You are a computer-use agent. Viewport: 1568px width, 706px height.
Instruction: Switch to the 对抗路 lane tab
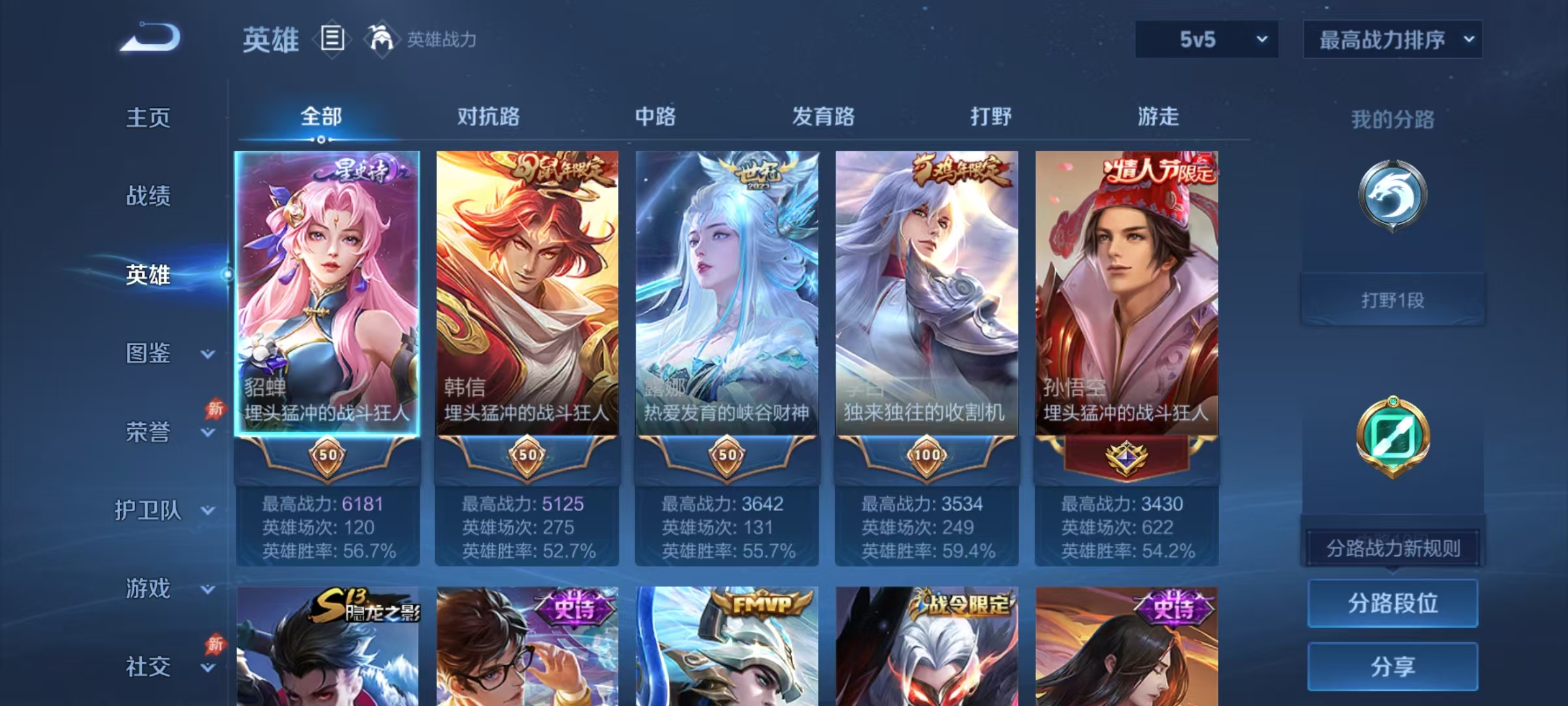(x=486, y=118)
